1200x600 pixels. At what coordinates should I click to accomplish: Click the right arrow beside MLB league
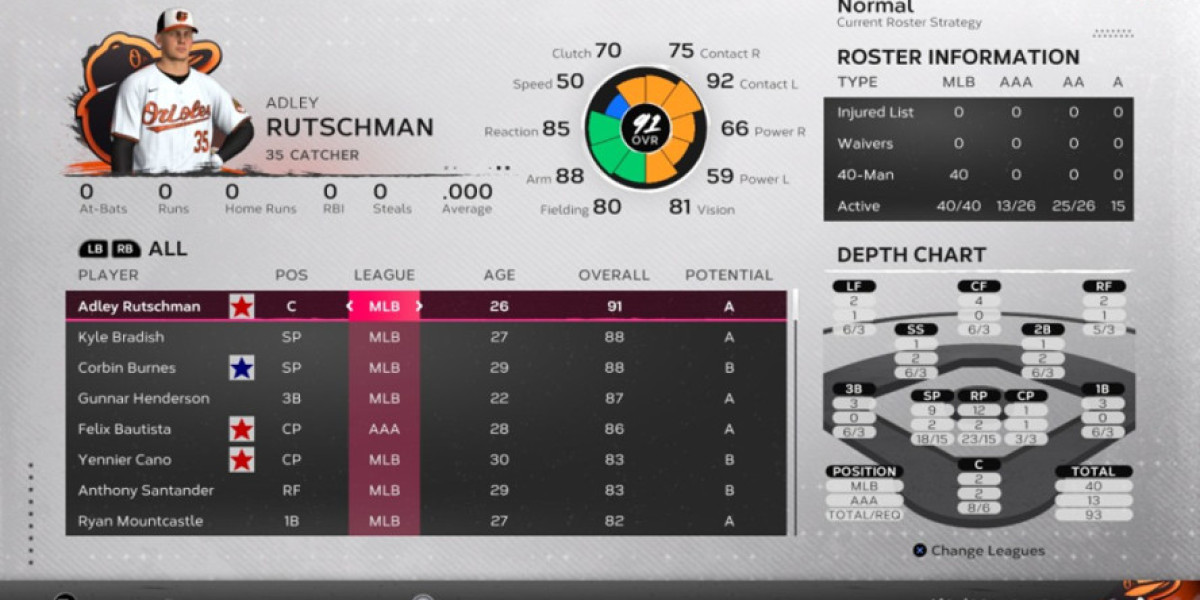(419, 306)
